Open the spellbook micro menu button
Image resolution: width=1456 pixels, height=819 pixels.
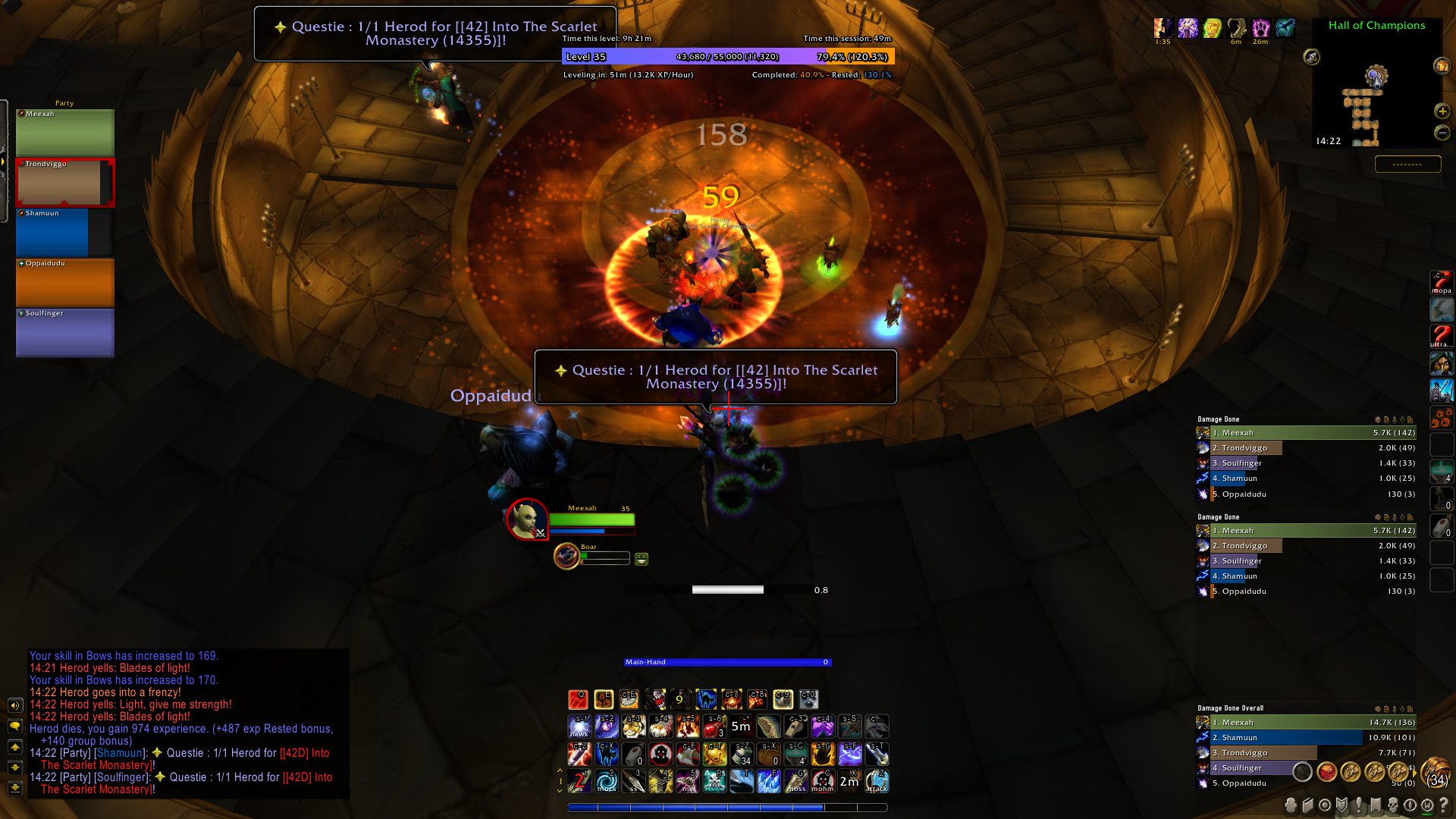(1308, 805)
